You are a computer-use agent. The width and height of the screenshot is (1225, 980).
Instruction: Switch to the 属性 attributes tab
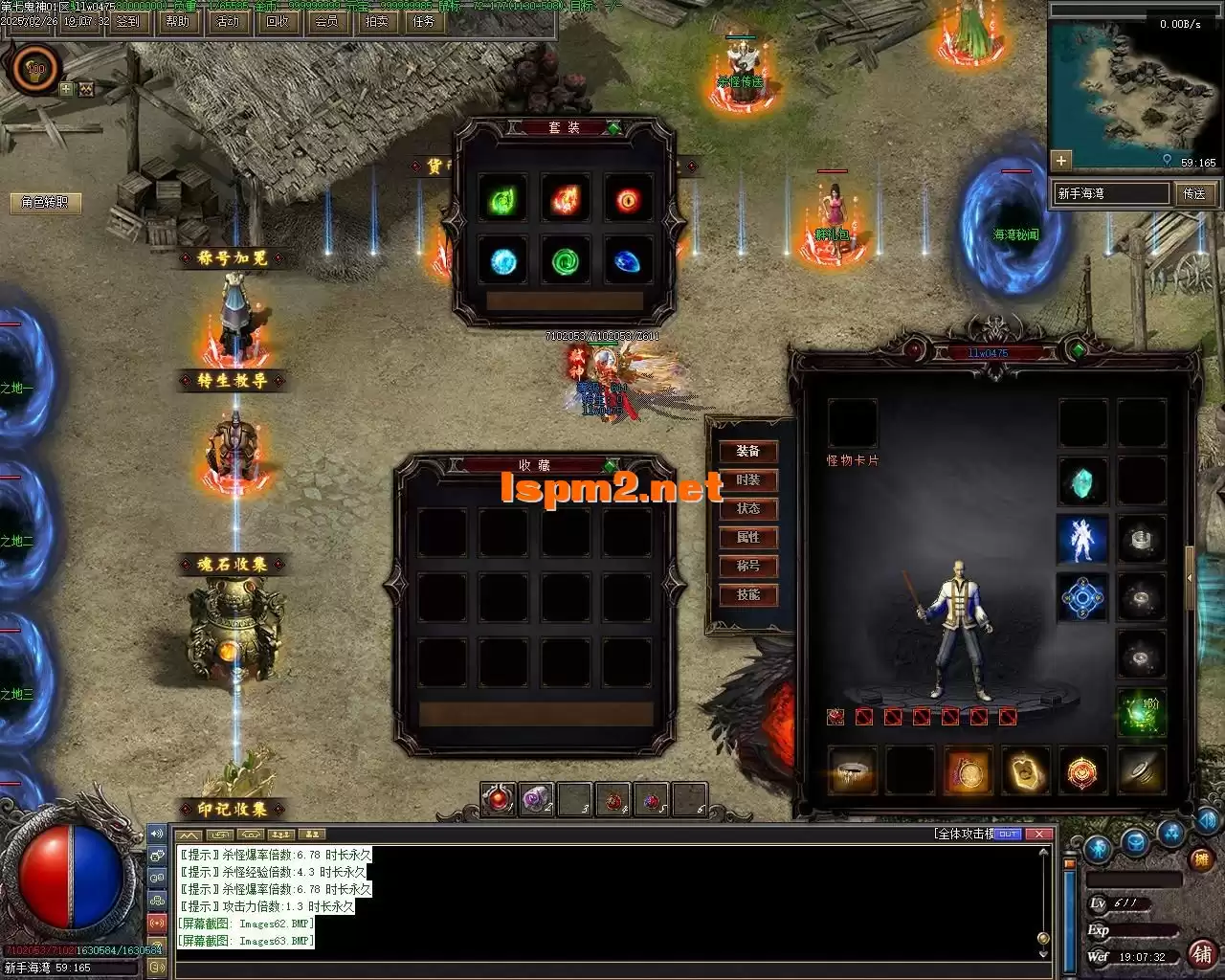748,538
